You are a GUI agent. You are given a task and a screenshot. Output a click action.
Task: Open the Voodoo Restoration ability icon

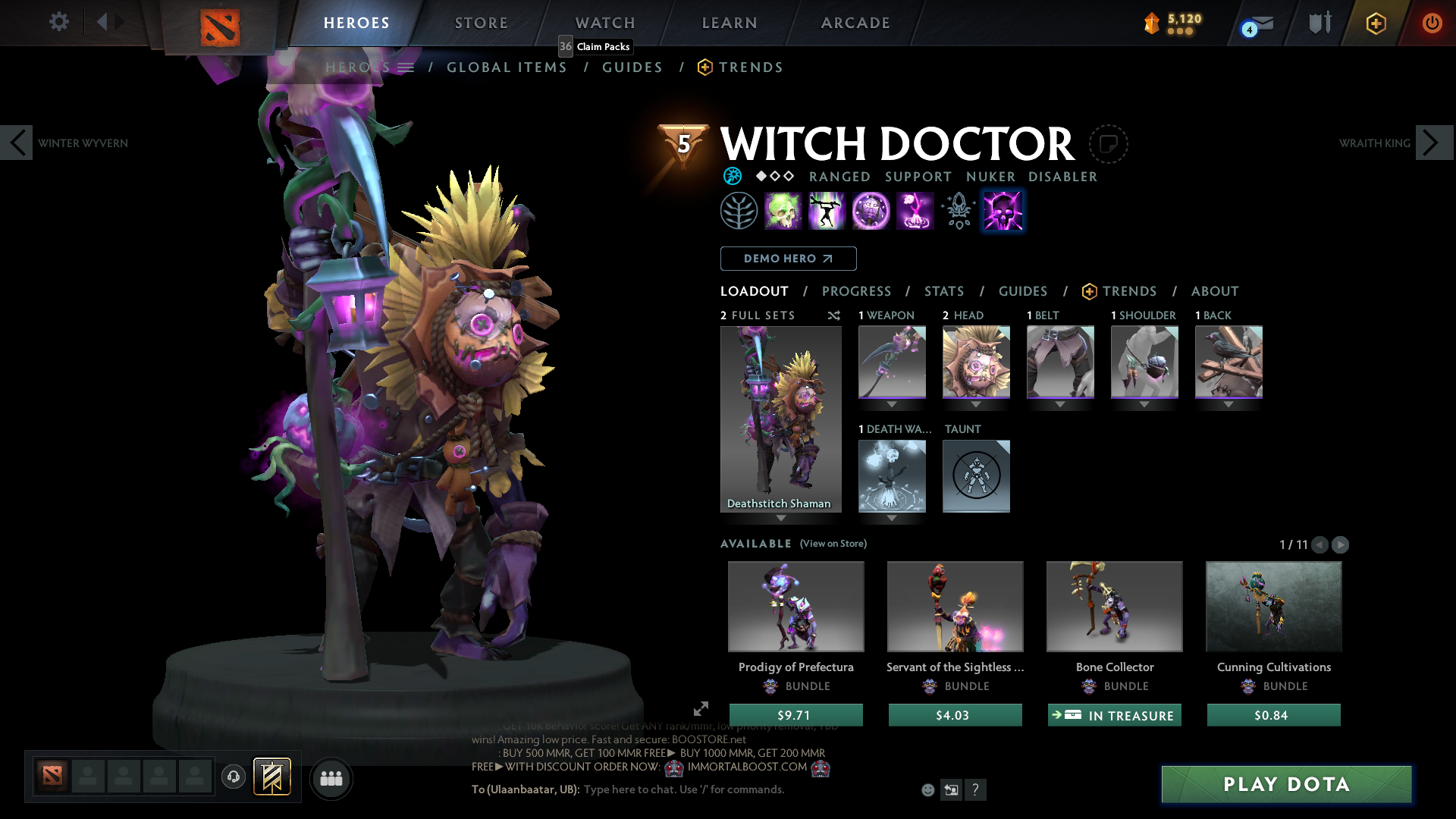tap(827, 210)
